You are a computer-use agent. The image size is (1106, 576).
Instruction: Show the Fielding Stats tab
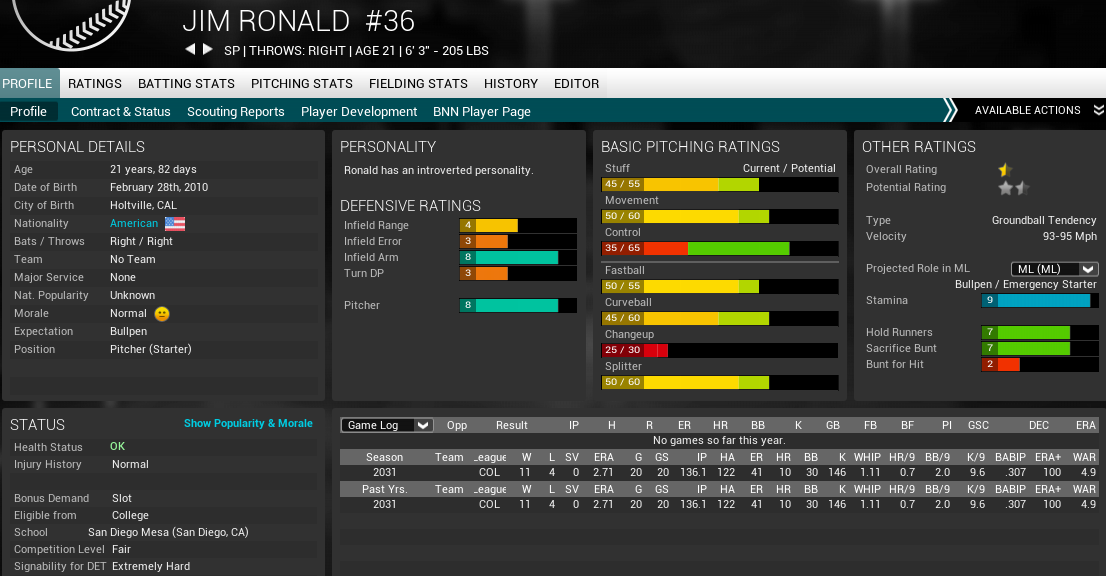(418, 84)
